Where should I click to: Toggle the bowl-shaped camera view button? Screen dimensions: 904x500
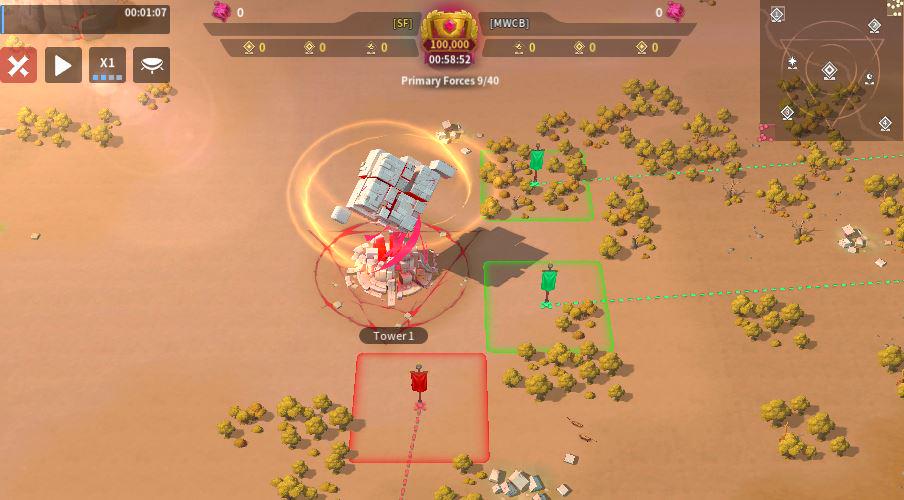(x=151, y=65)
